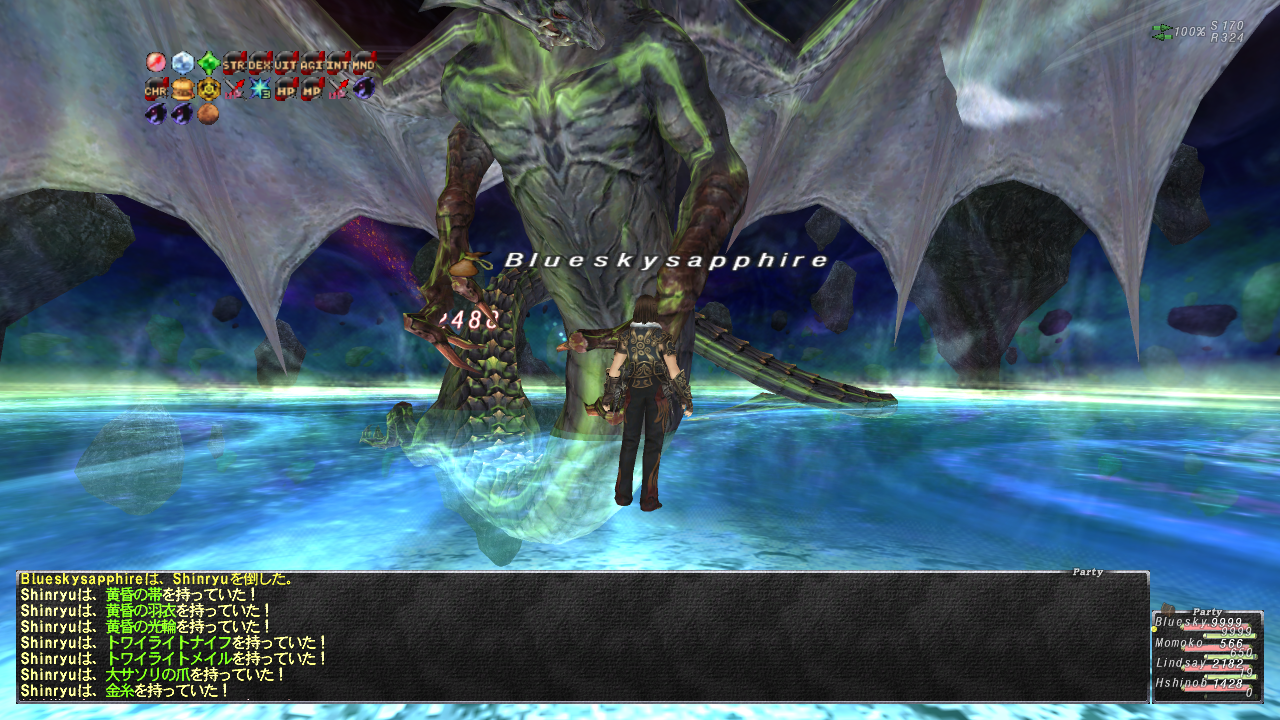
Task: Select the STR boost status icon
Action: 234,64
